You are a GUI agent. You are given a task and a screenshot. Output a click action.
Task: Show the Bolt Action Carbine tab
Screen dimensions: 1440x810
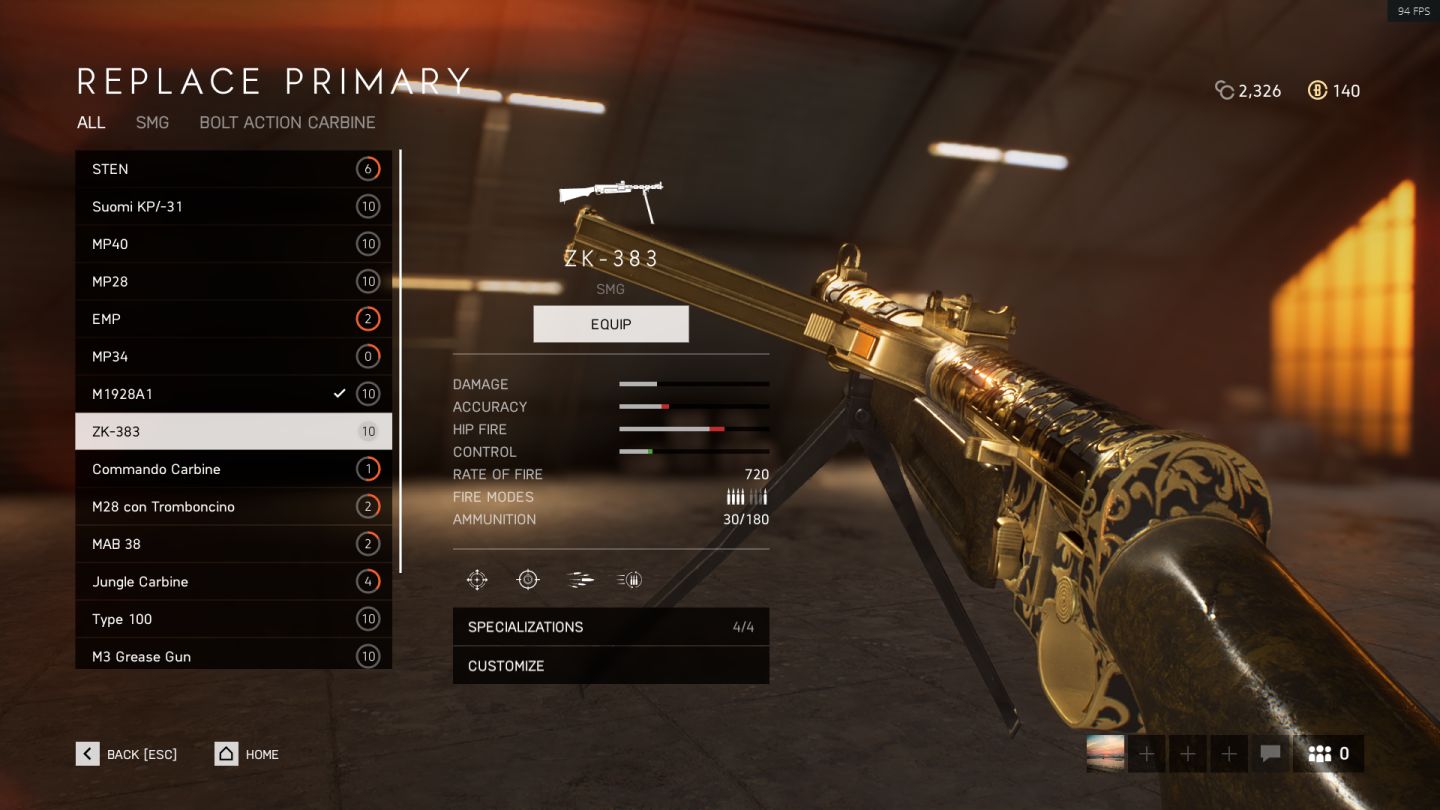287,122
